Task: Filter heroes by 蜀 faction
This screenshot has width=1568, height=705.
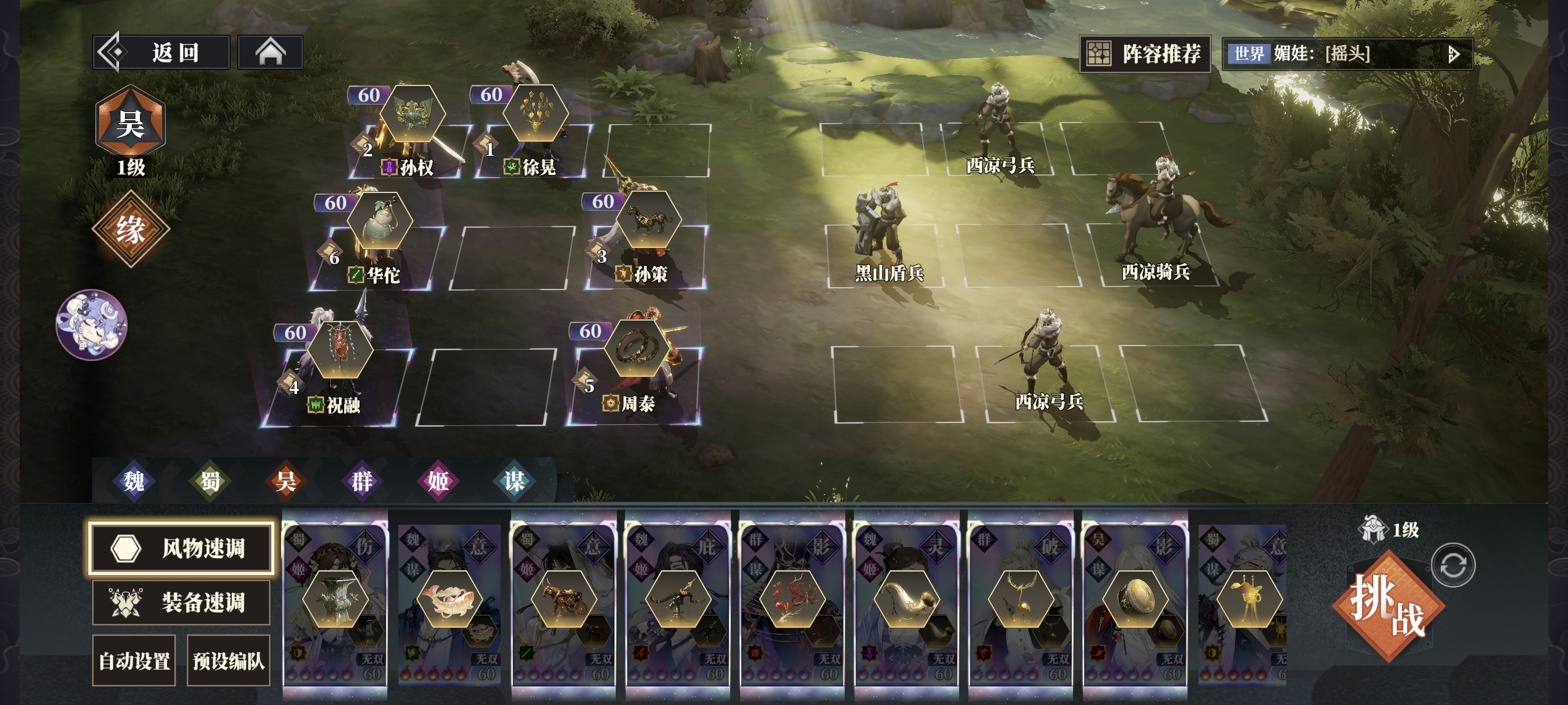Action: coord(210,481)
